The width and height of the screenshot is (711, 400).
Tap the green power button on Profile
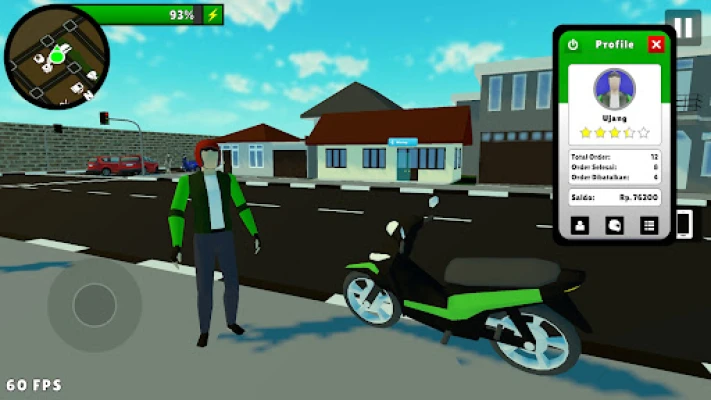[x=573, y=45]
